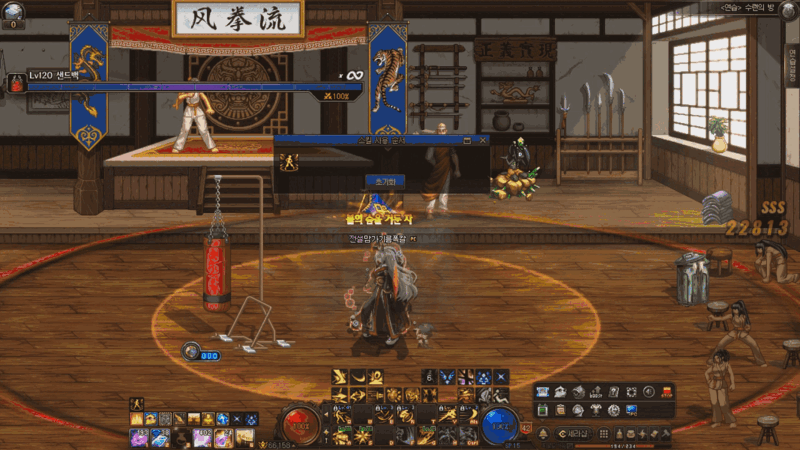Click the red HP orb
This screenshot has width=800, height=450.
coord(300,424)
